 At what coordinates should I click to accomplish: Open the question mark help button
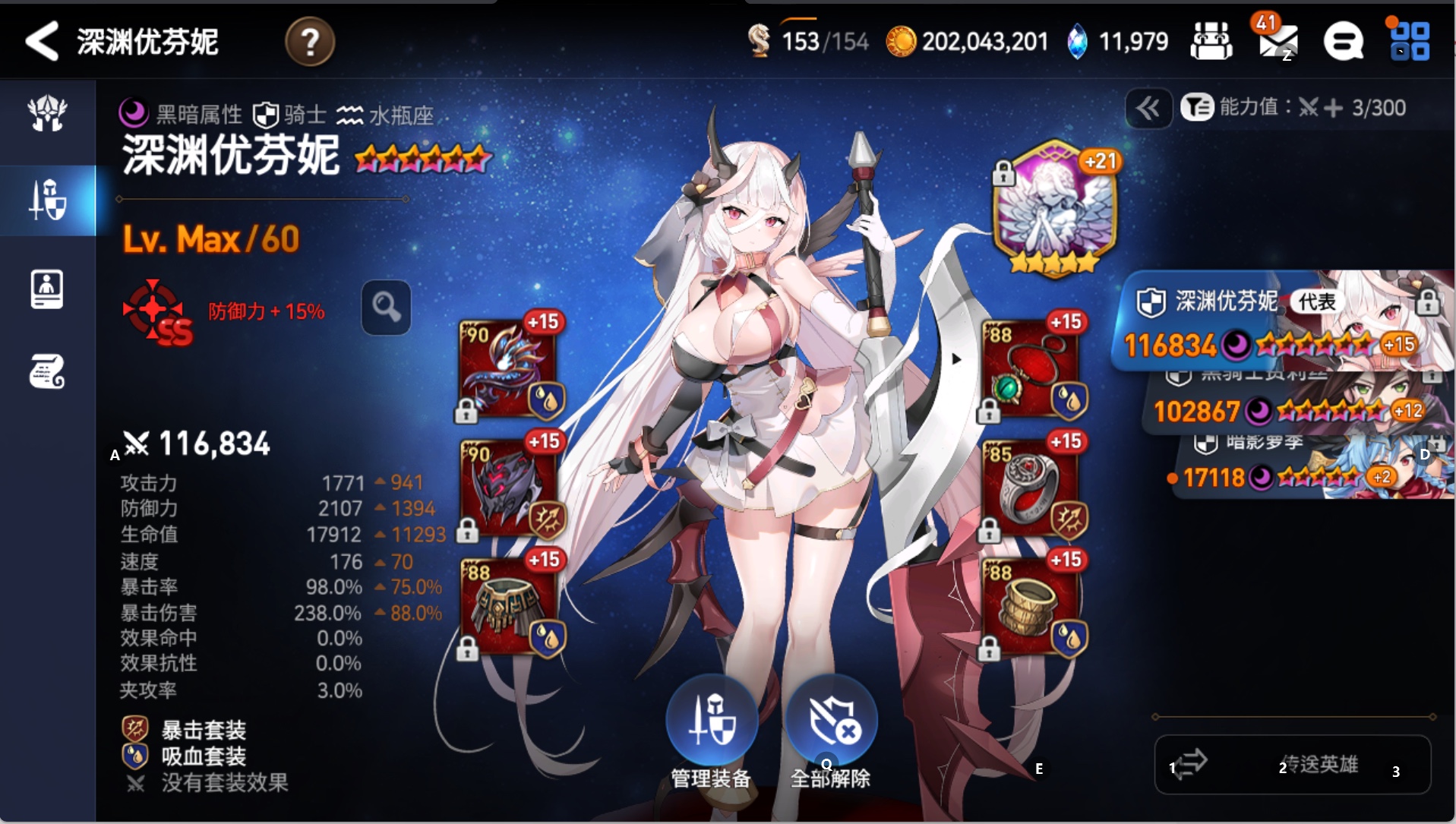(309, 42)
